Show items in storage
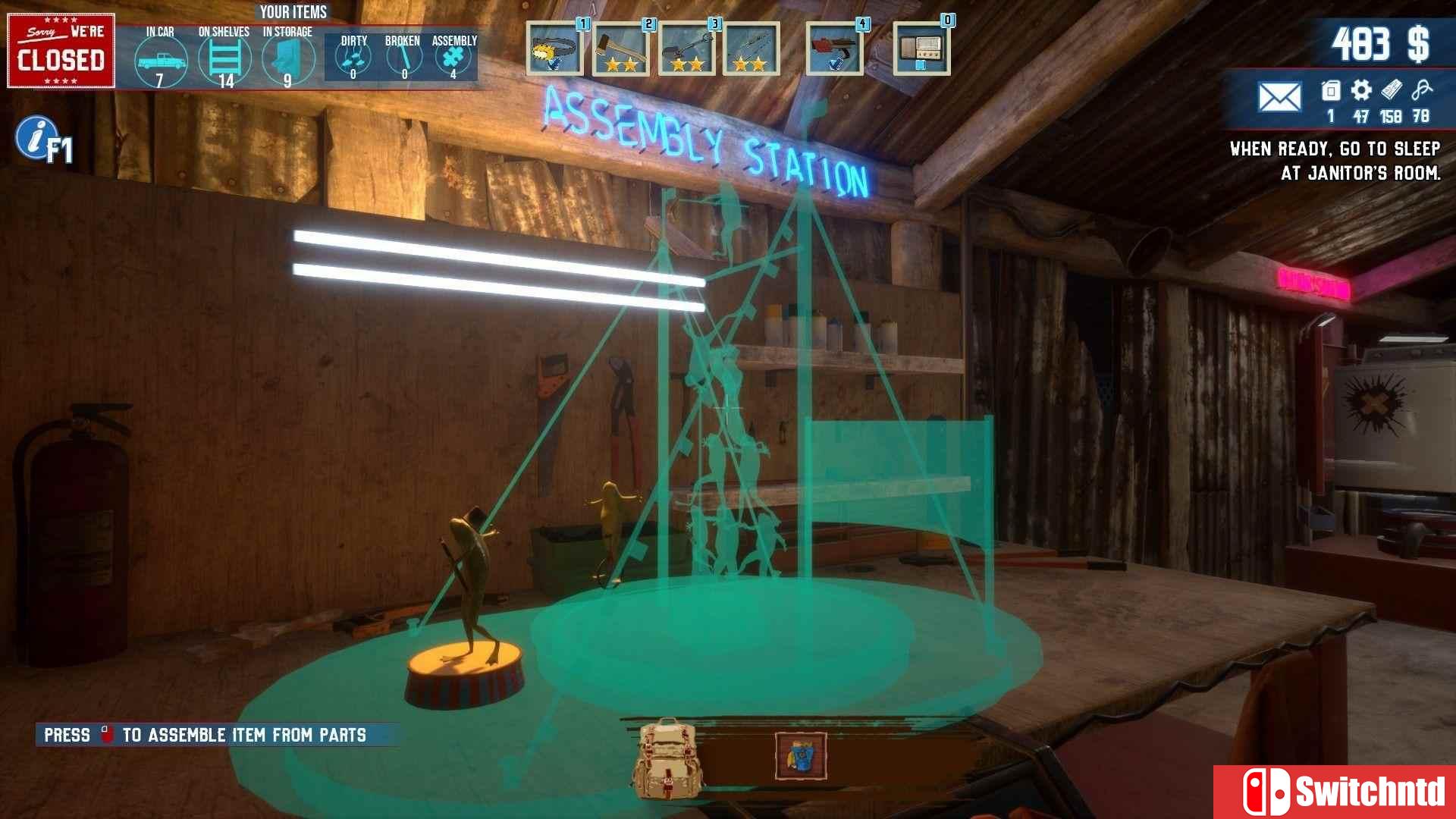The height and width of the screenshot is (819, 1456). [x=288, y=59]
